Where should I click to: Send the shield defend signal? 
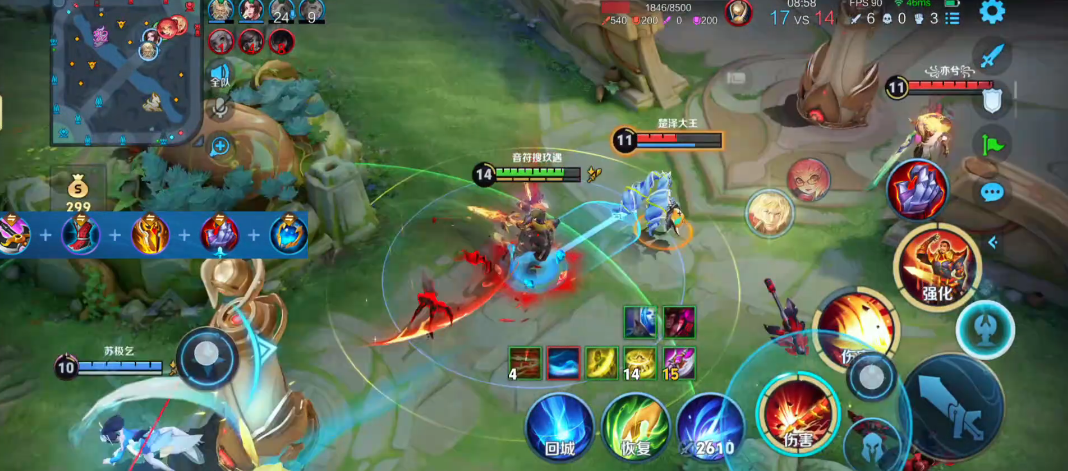pyautogui.click(x=992, y=100)
